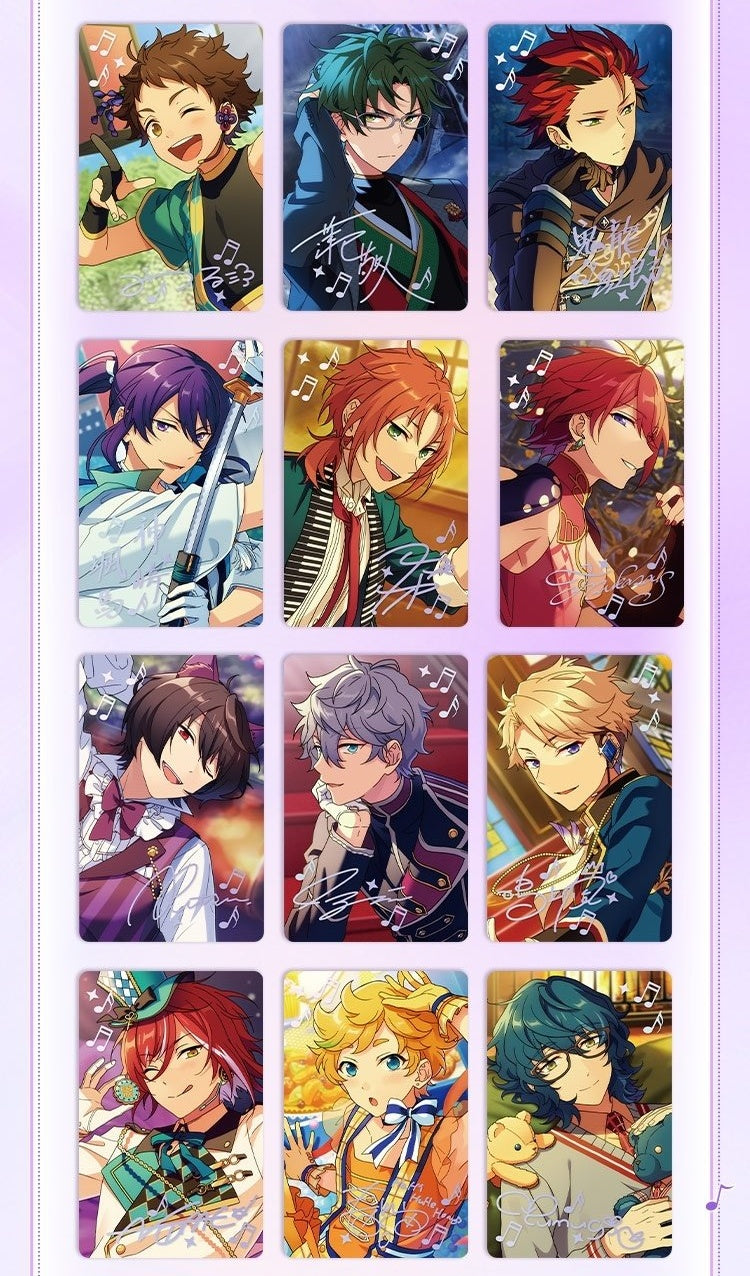
Task: Open the teal-haired card holding teddy bears
Action: 580,1113
